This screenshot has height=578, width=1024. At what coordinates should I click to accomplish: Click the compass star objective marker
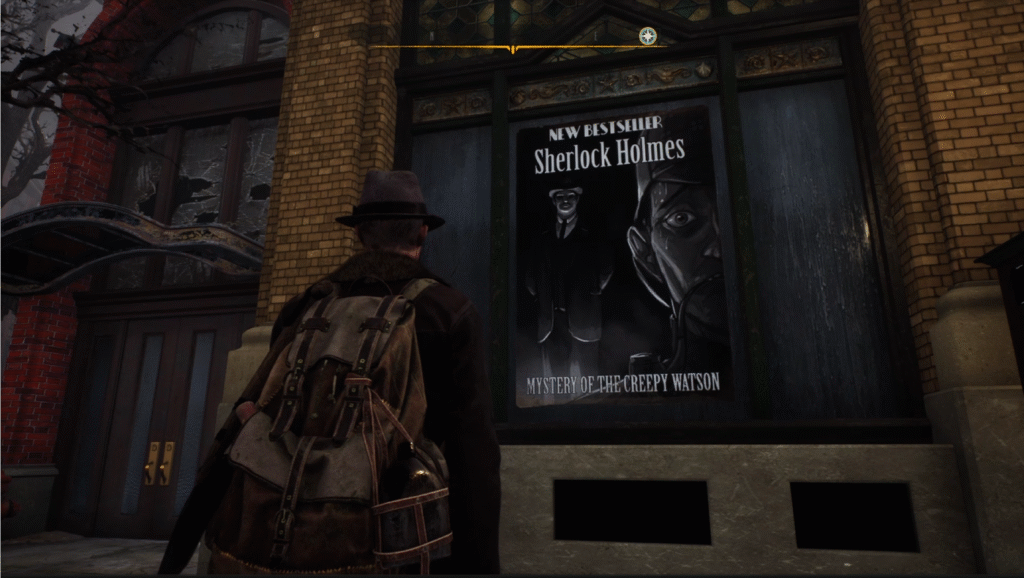pyautogui.click(x=648, y=36)
